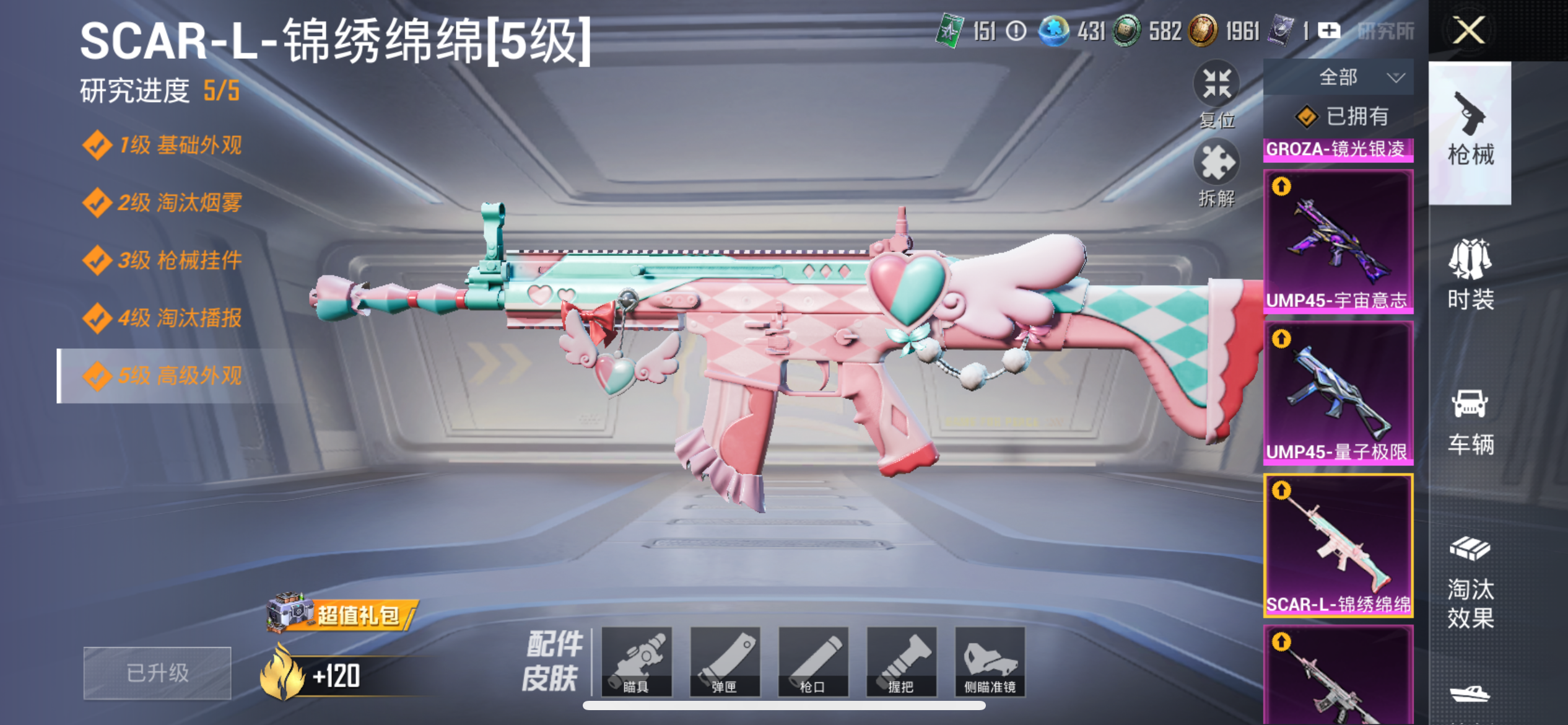The width and height of the screenshot is (1568, 725).
Task: Select the SCAR-L-锦绣绵绵 skin thumbnail
Action: click(1338, 545)
